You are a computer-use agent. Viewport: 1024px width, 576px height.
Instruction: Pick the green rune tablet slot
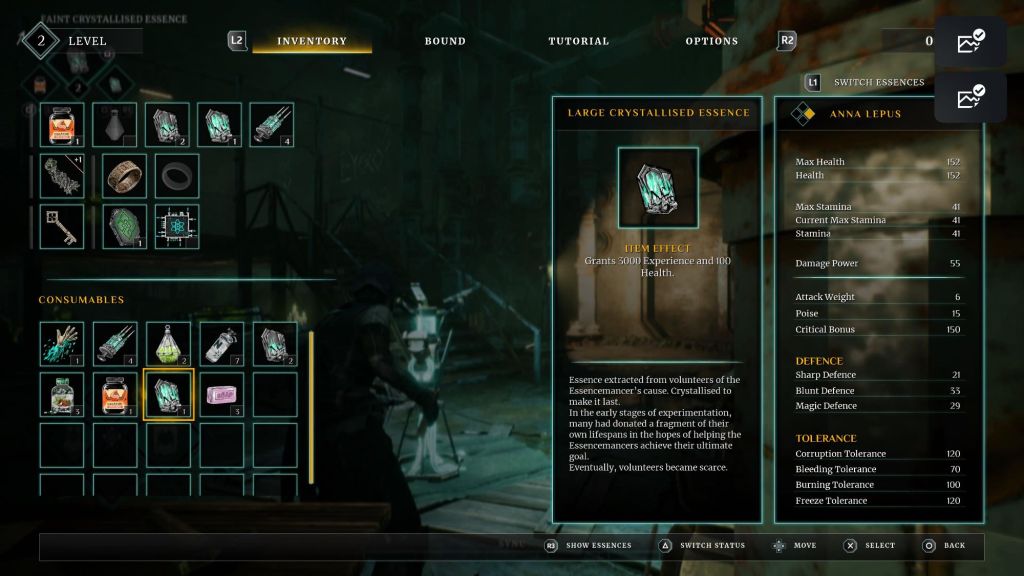[125, 227]
